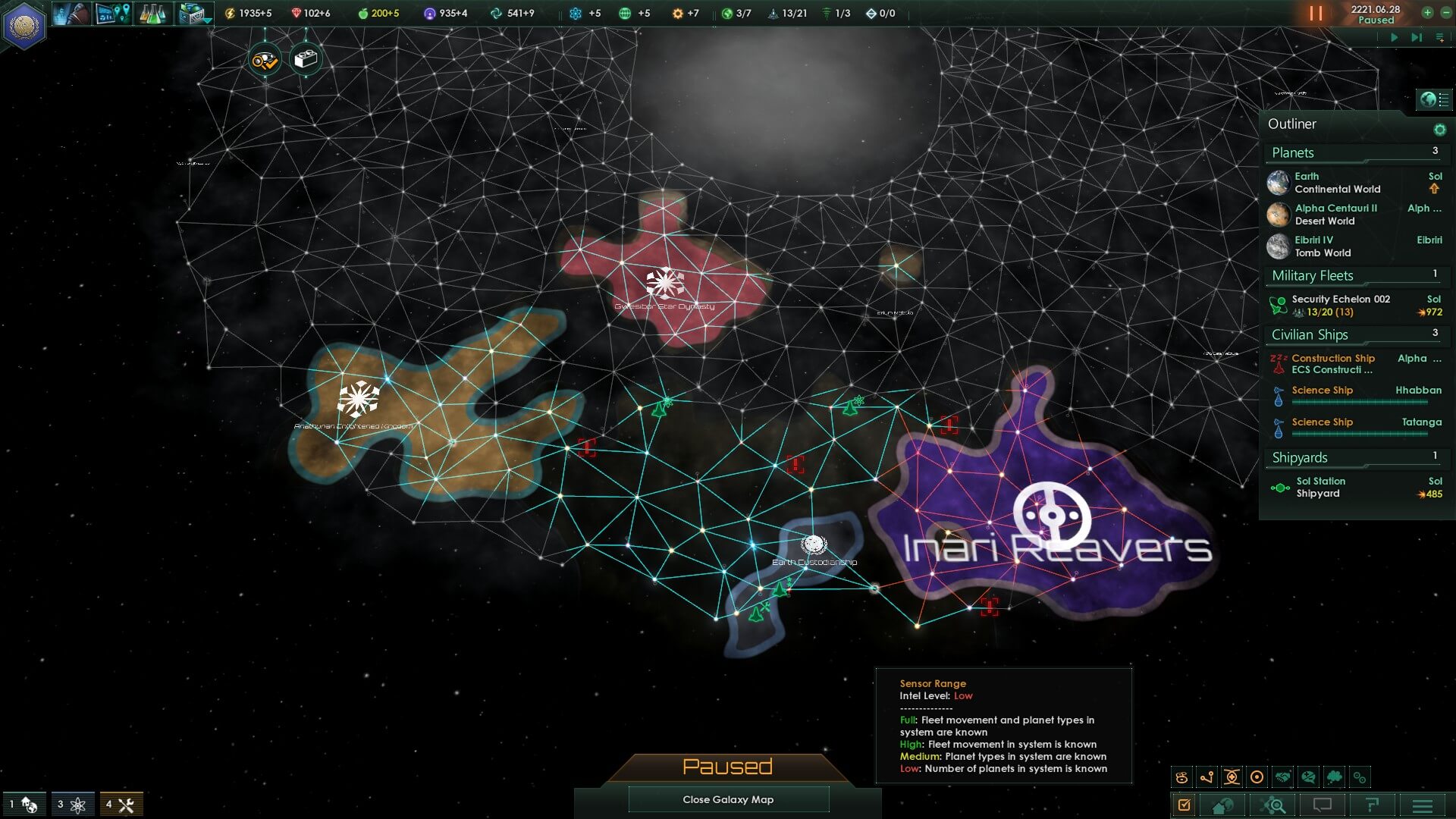1456x819 pixels.
Task: Open the main menu hamburger button
Action: pos(1422,805)
